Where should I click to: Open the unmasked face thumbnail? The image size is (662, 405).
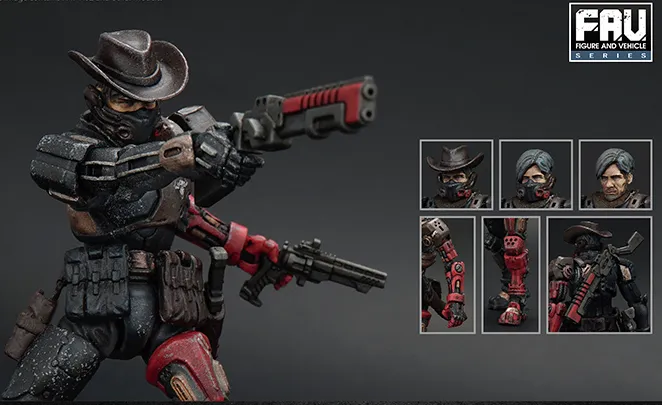(x=615, y=174)
